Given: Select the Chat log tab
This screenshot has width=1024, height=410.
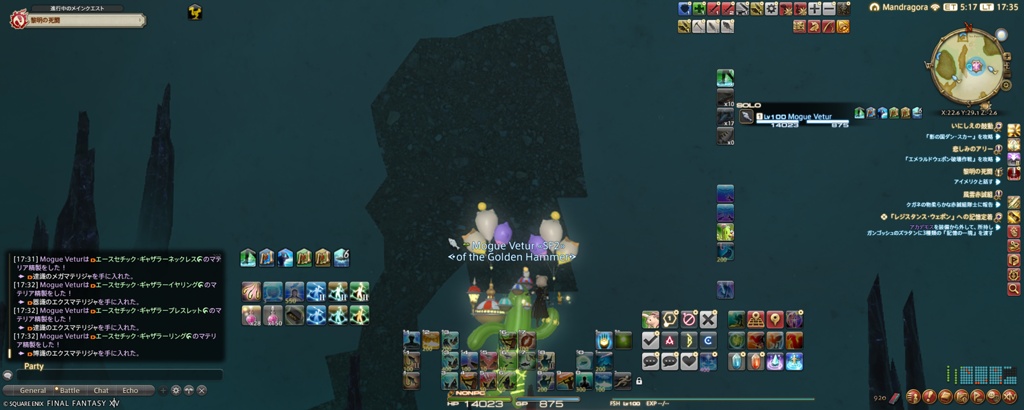Looking at the screenshot, I should point(101,390).
